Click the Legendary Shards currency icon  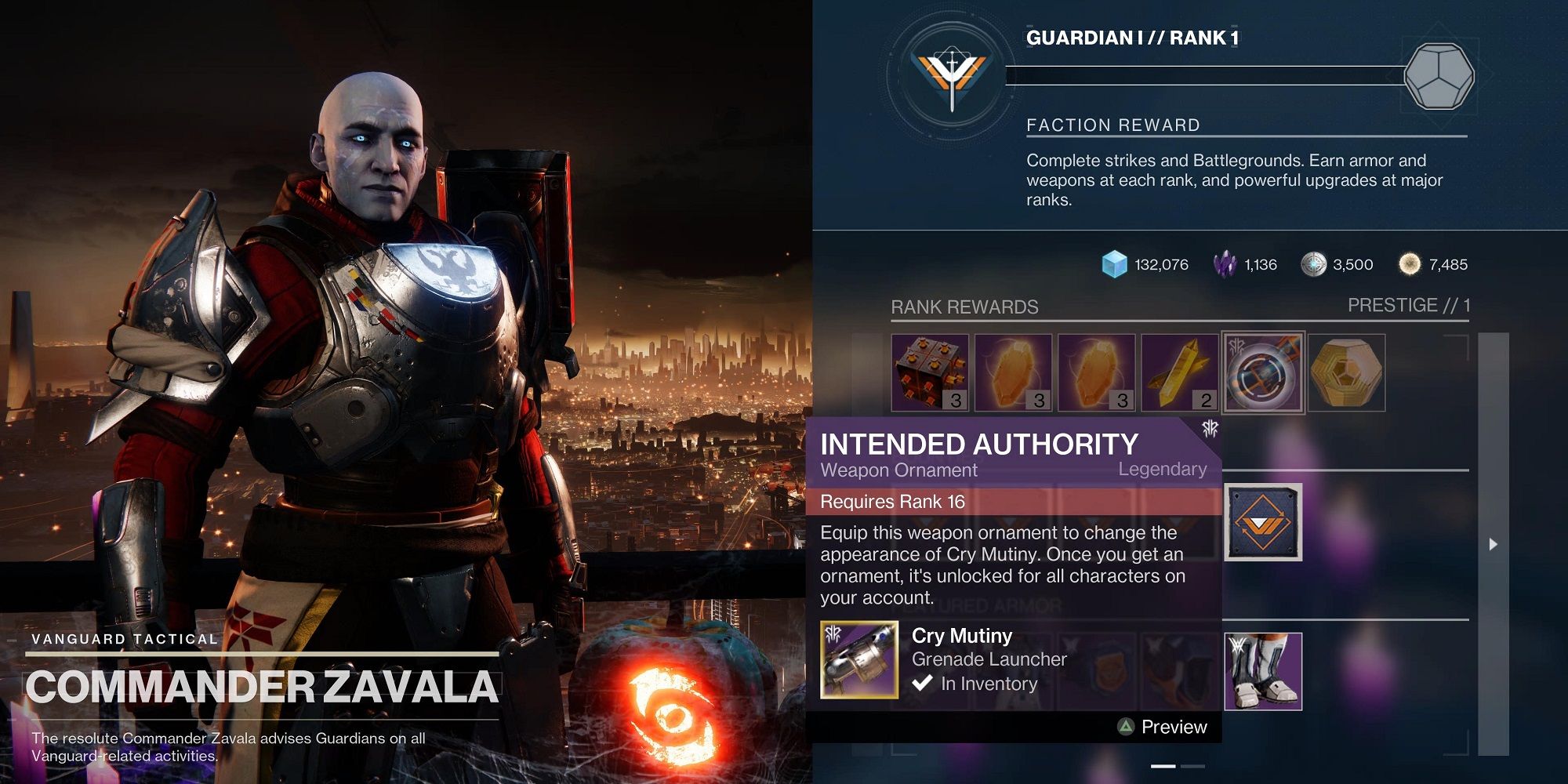pyautogui.click(x=1225, y=264)
